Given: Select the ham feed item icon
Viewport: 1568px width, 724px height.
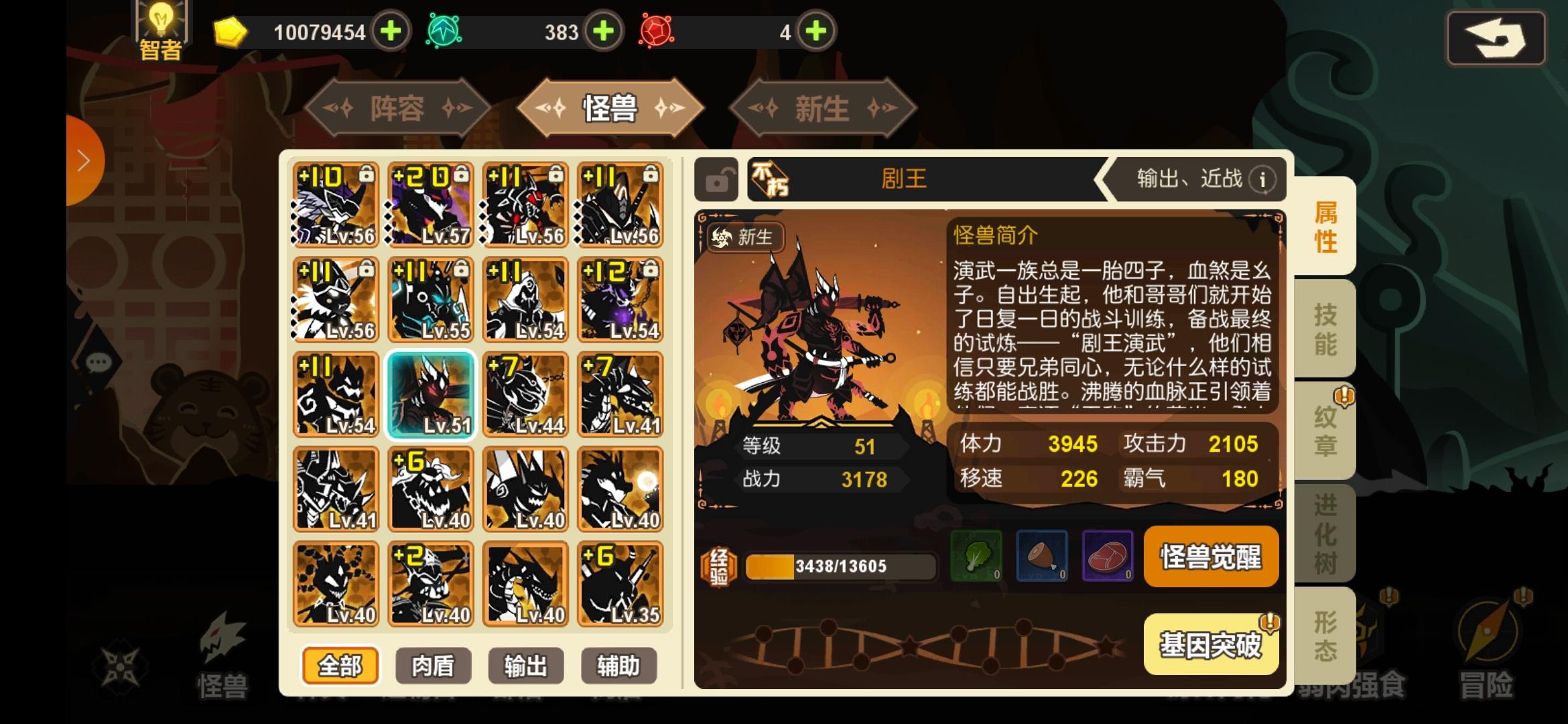Looking at the screenshot, I should [1041, 556].
